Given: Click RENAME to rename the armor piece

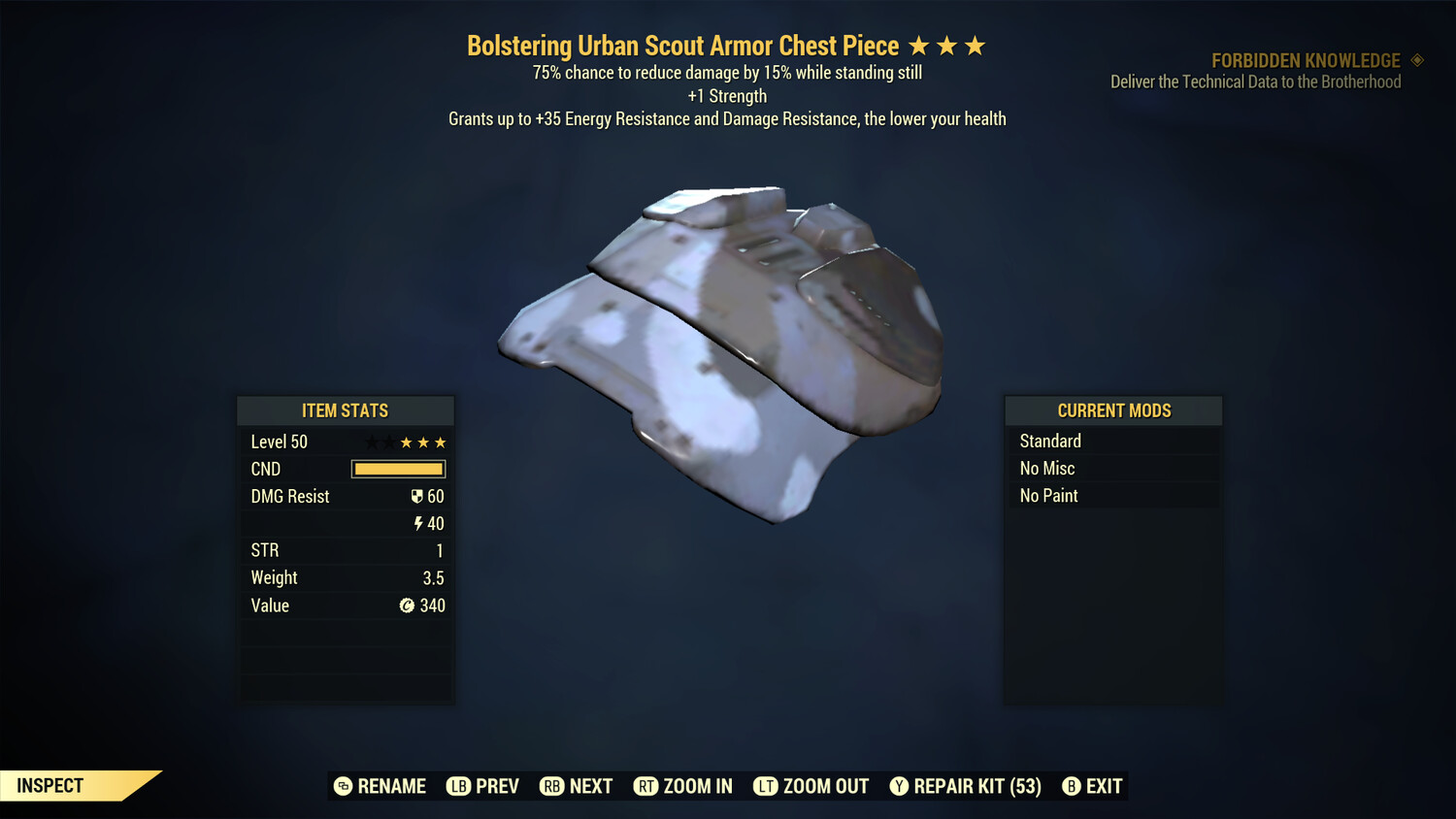Looking at the screenshot, I should (x=381, y=786).
